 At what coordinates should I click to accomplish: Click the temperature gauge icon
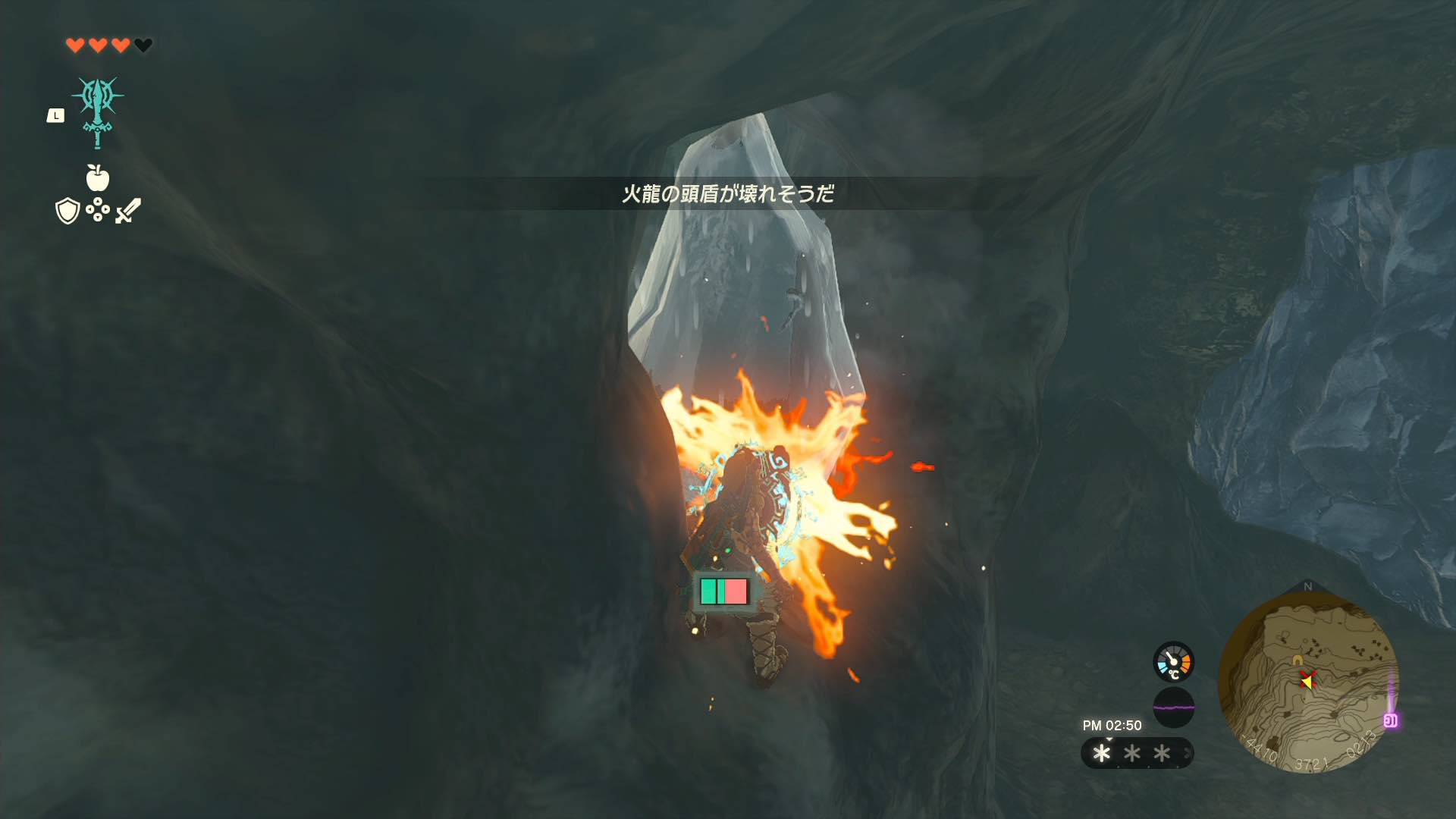(1173, 661)
